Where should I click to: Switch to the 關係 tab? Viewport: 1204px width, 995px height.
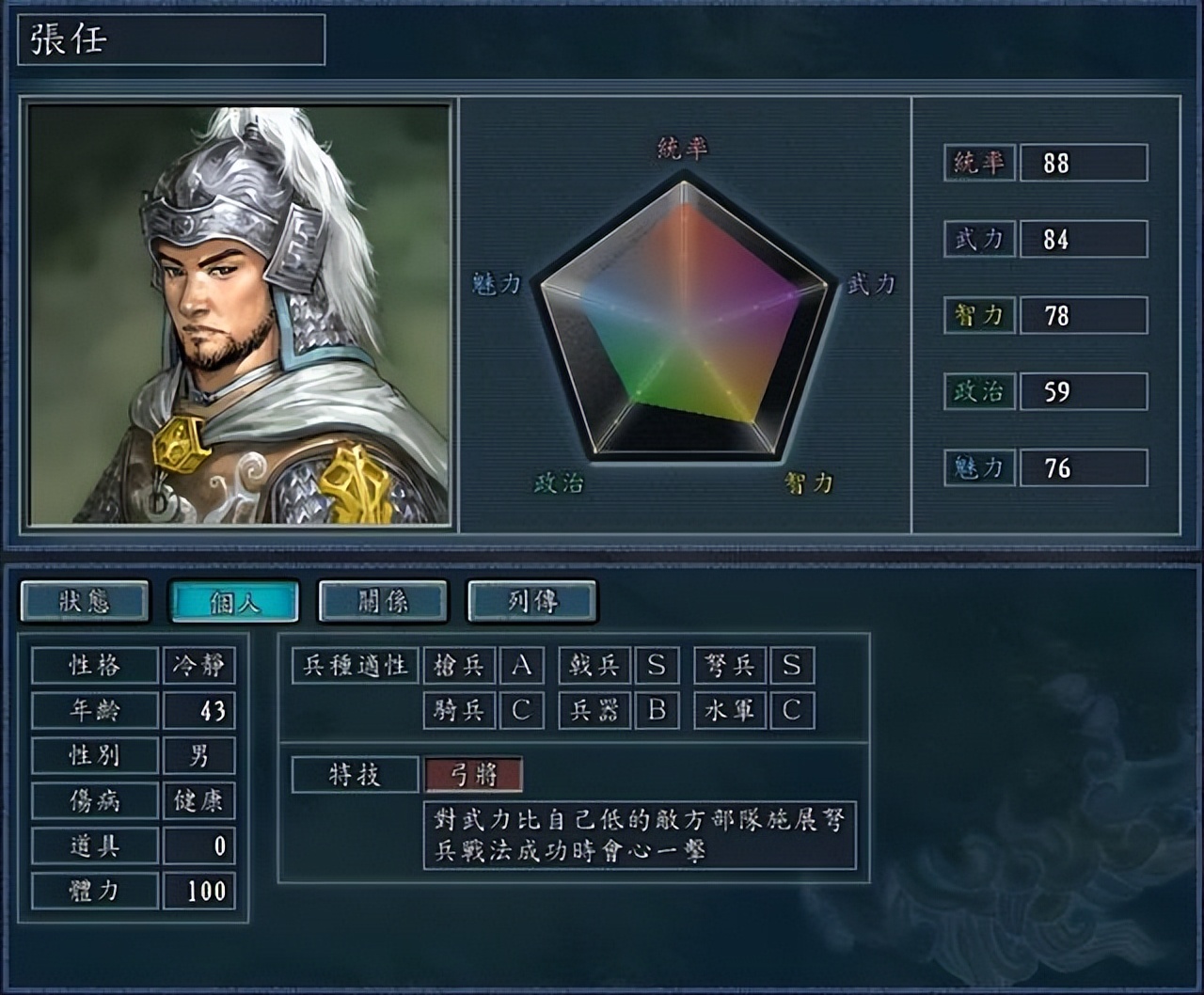click(380, 602)
